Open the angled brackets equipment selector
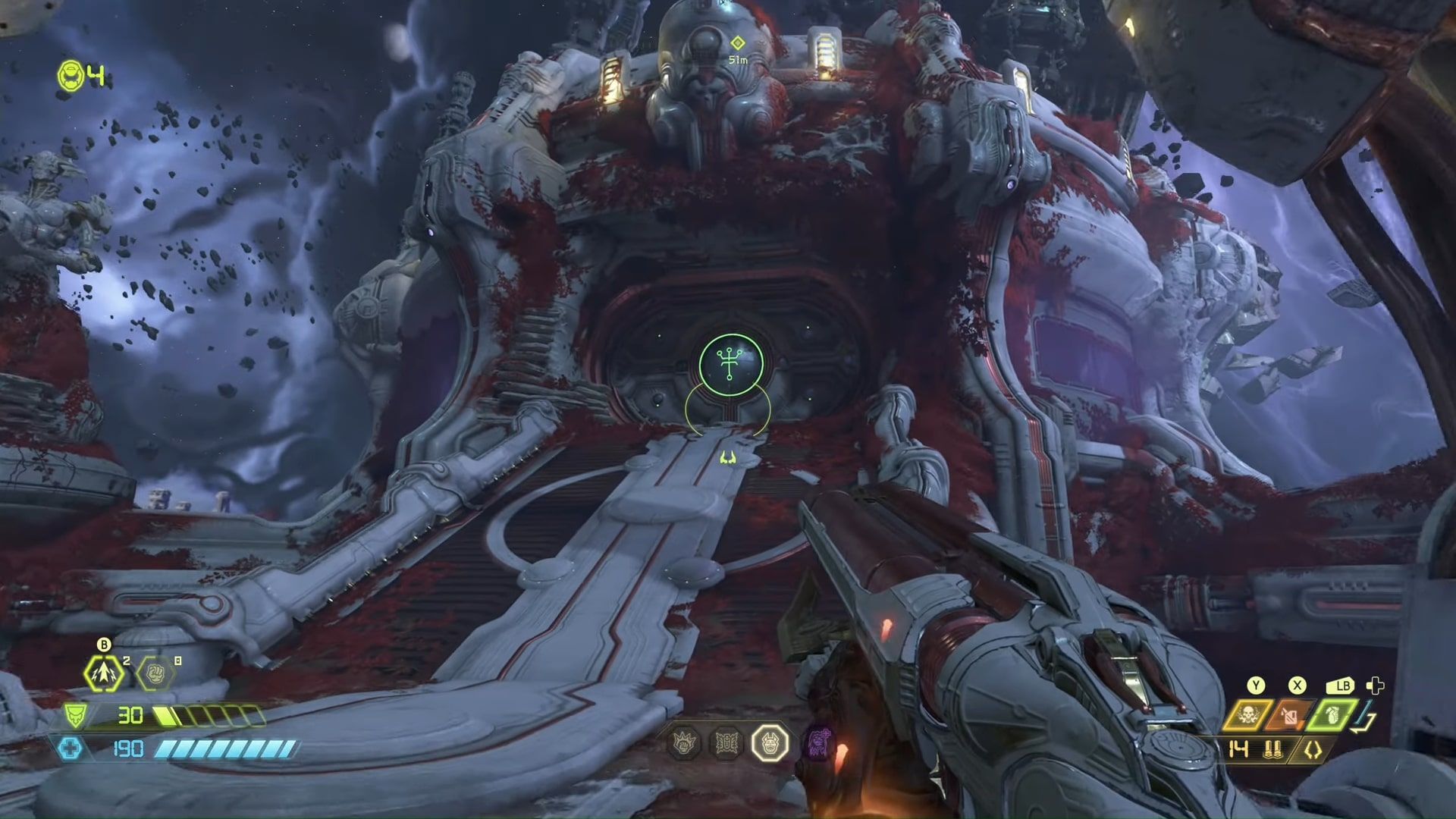Image resolution: width=1456 pixels, height=819 pixels. [1313, 750]
